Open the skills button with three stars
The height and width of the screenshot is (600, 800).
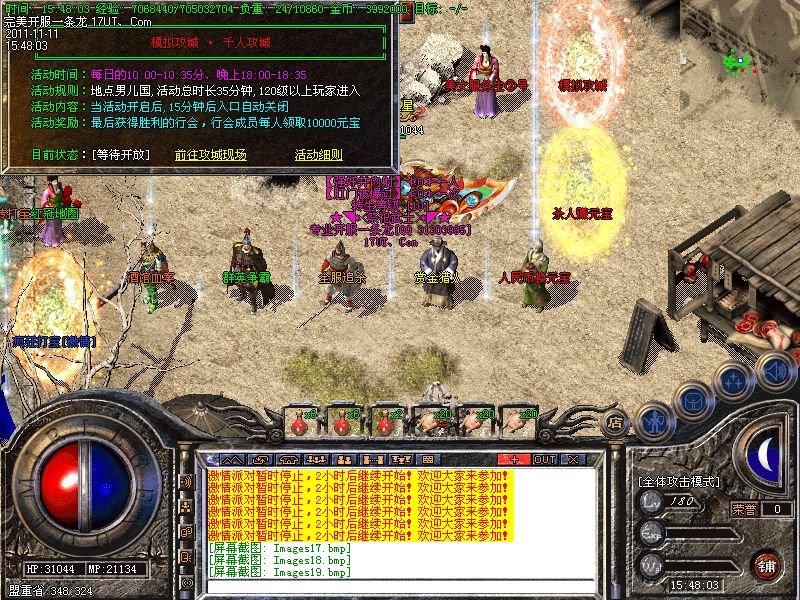click(x=733, y=380)
